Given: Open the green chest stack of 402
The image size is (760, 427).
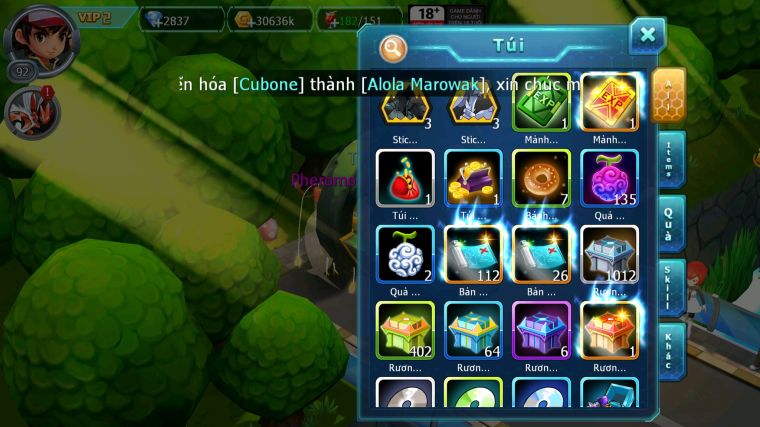Looking at the screenshot, I should coord(405,330).
